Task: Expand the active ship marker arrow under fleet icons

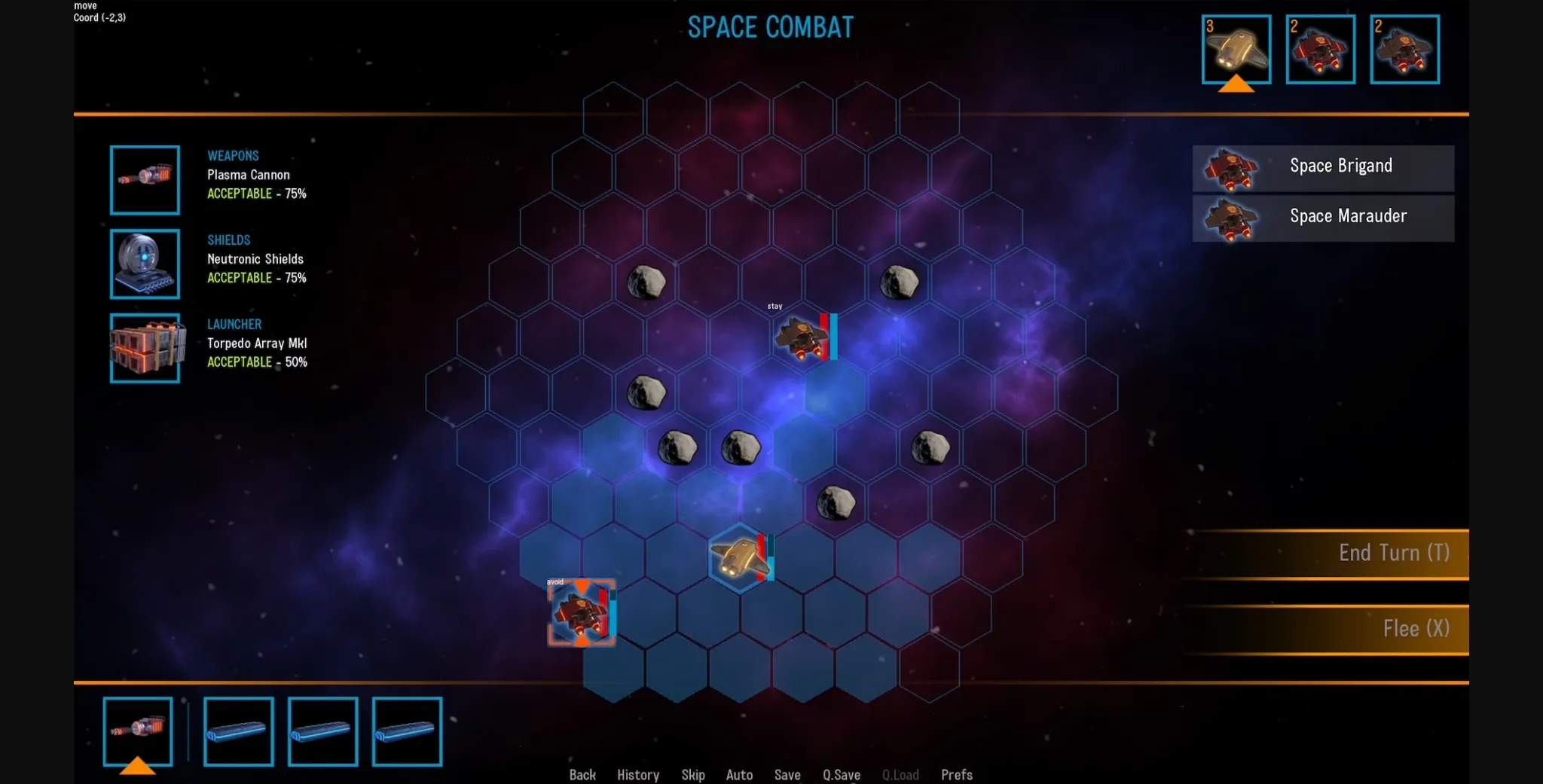Action: point(1236,85)
